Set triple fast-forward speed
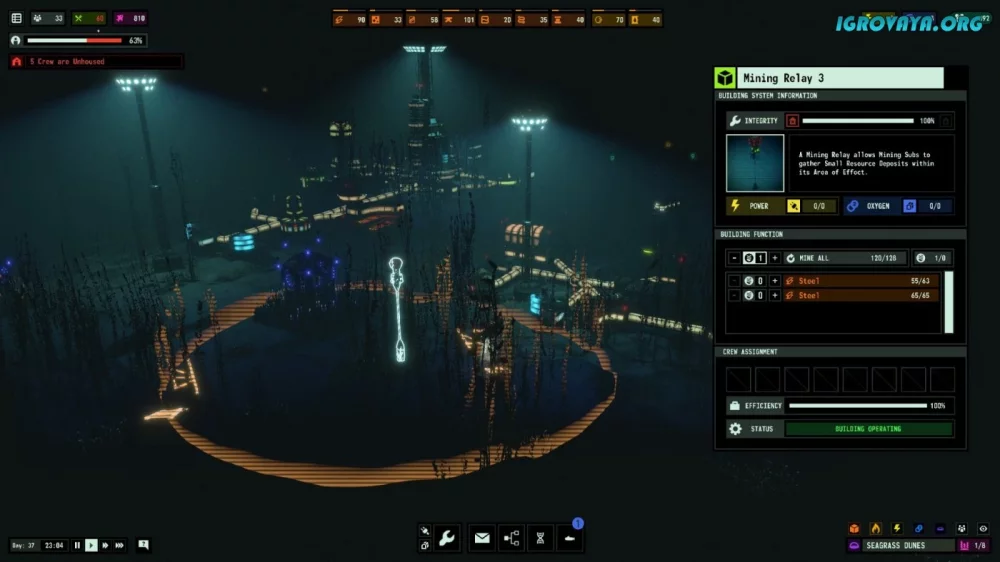Image resolution: width=1000 pixels, height=562 pixels. (x=120, y=545)
